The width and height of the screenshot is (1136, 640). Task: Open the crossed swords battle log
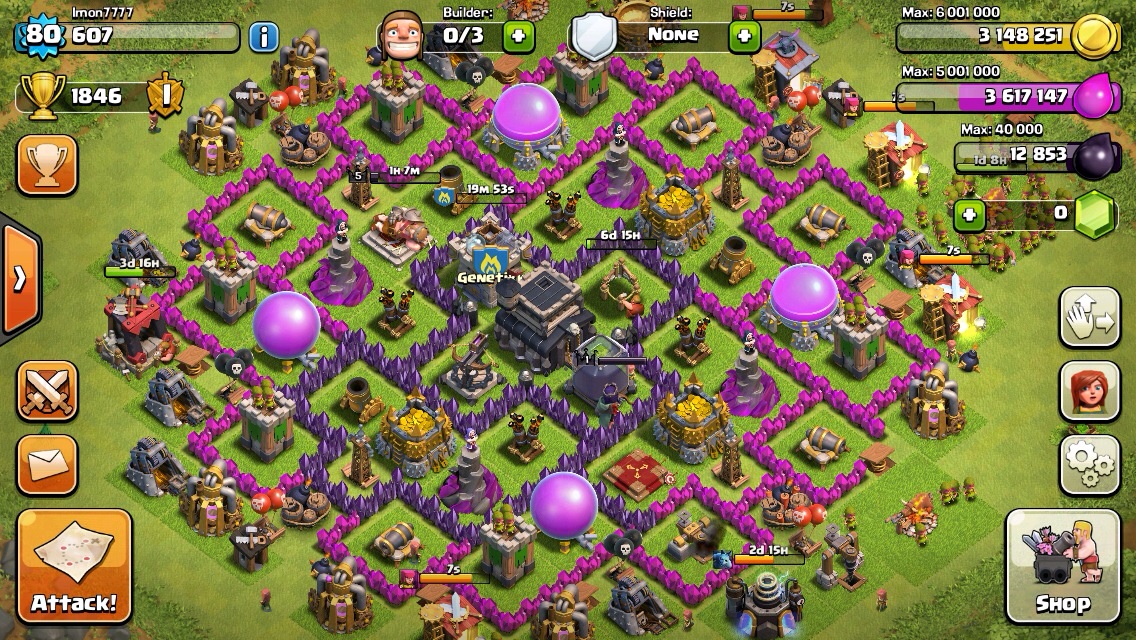pyautogui.click(x=47, y=390)
